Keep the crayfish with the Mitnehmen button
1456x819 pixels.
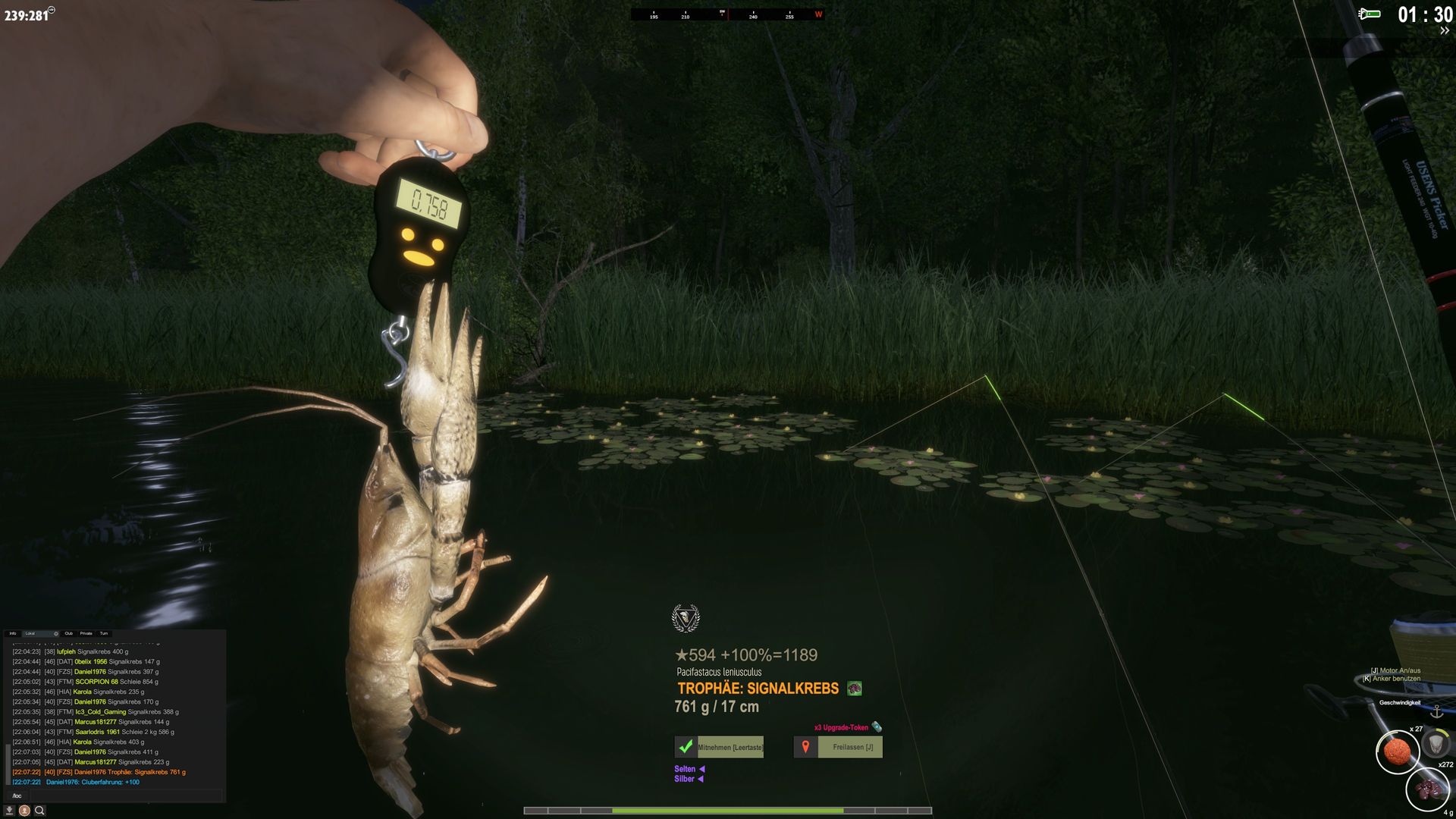(x=719, y=747)
